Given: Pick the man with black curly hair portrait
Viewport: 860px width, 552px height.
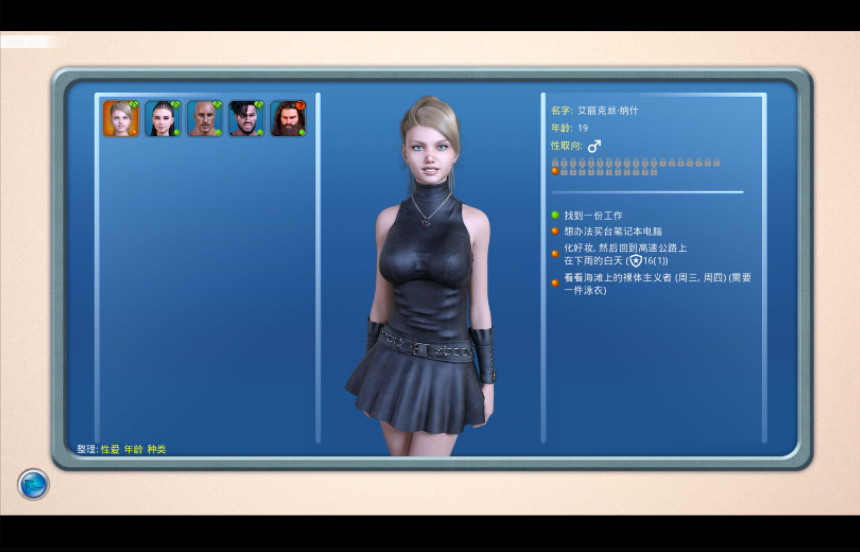Looking at the screenshot, I should tap(246, 118).
